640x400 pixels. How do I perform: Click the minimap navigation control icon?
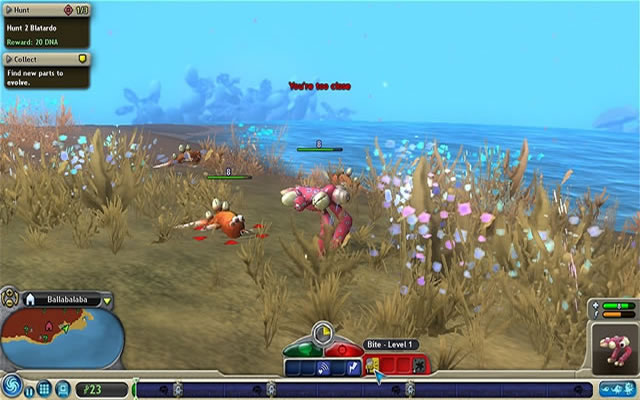[x=10, y=297]
